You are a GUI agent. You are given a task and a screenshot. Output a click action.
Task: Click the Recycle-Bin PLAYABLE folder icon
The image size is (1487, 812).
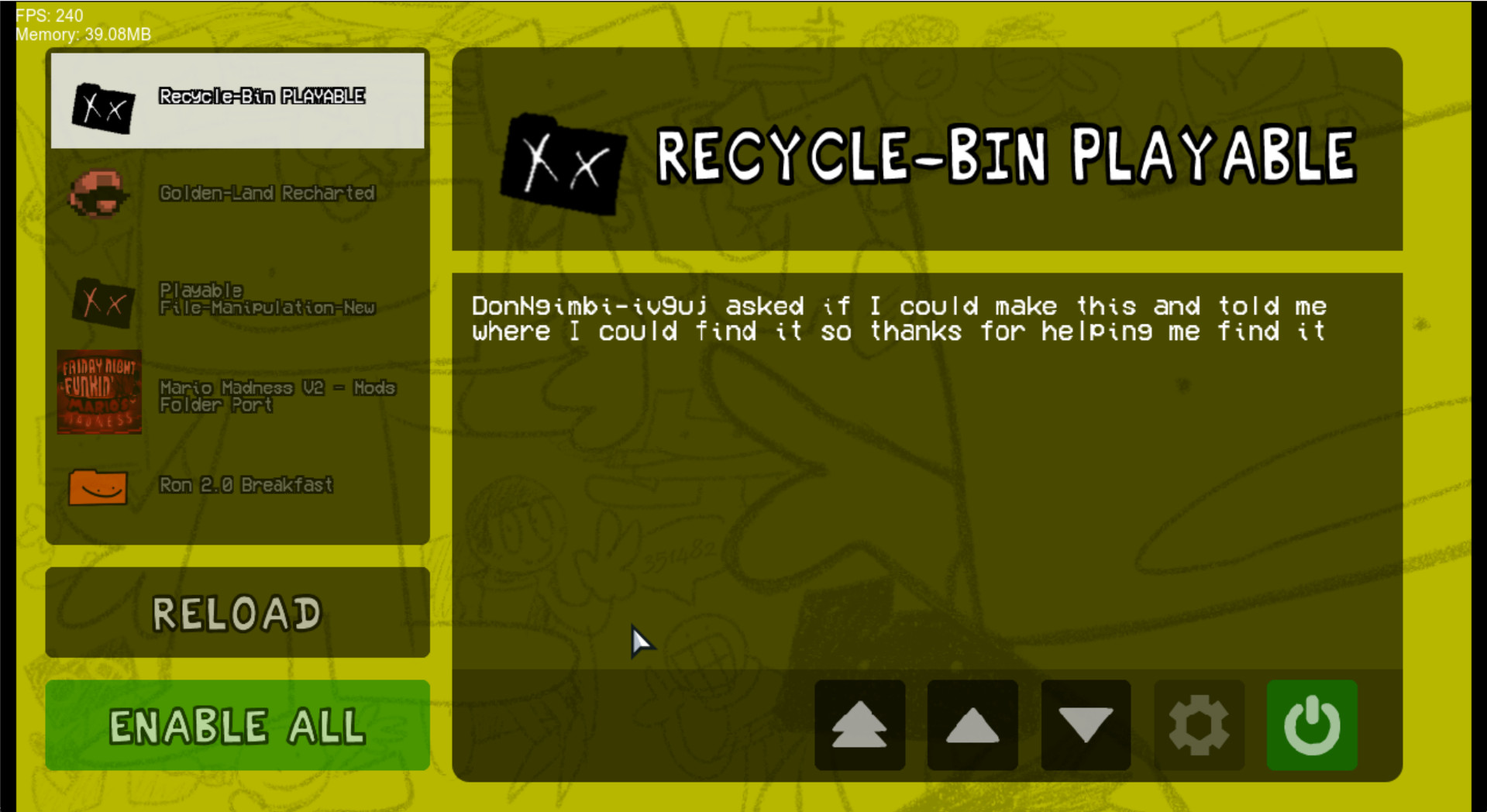coord(101,107)
